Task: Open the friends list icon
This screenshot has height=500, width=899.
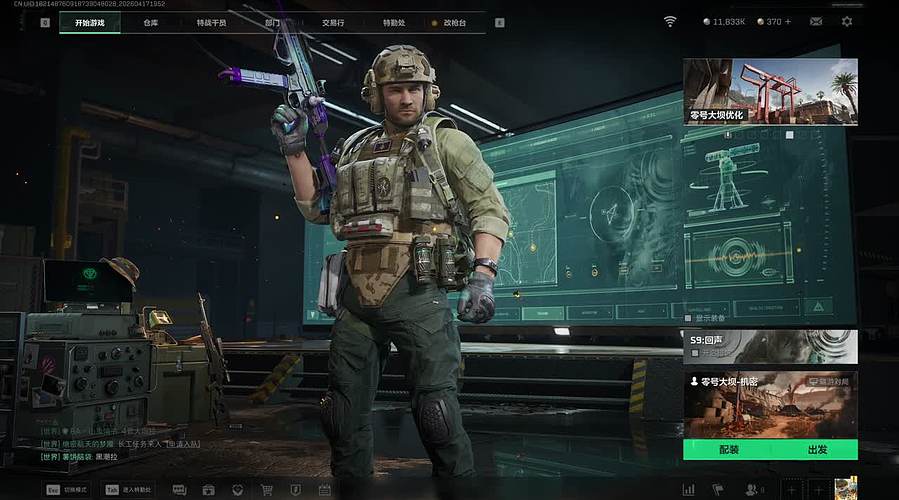Action: [752, 490]
